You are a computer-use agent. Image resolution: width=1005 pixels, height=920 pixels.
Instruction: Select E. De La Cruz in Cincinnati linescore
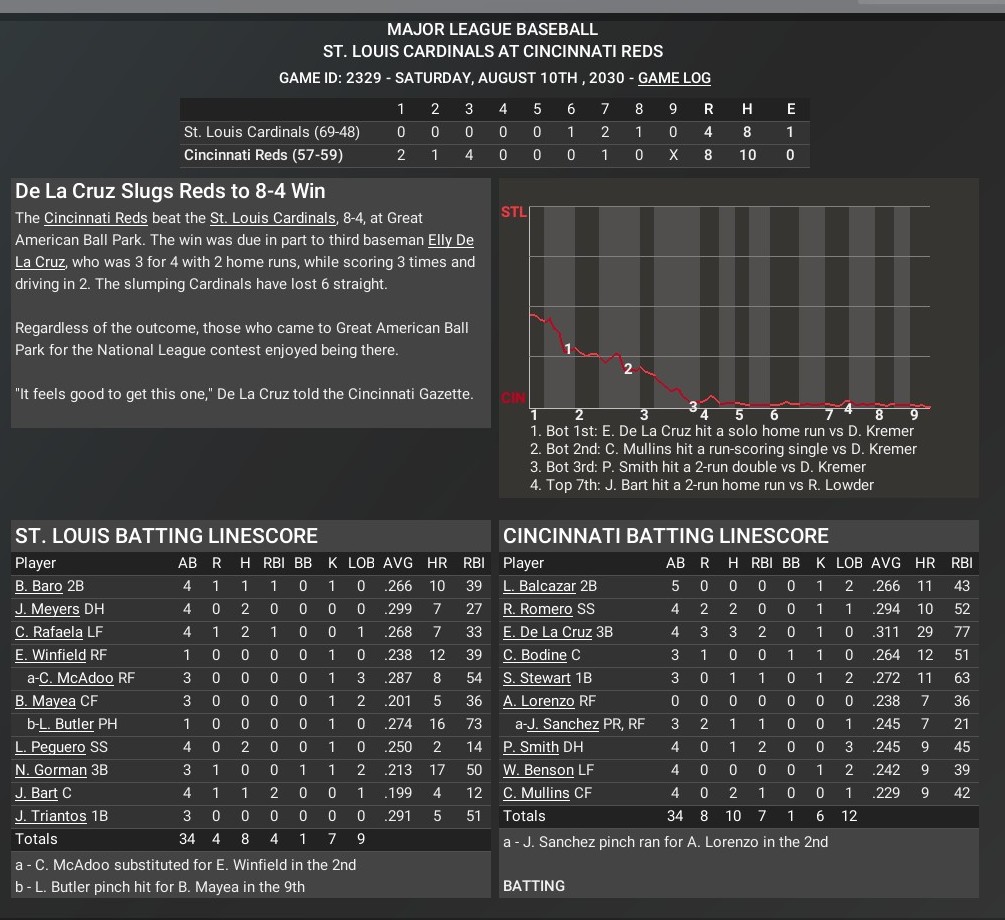[548, 632]
